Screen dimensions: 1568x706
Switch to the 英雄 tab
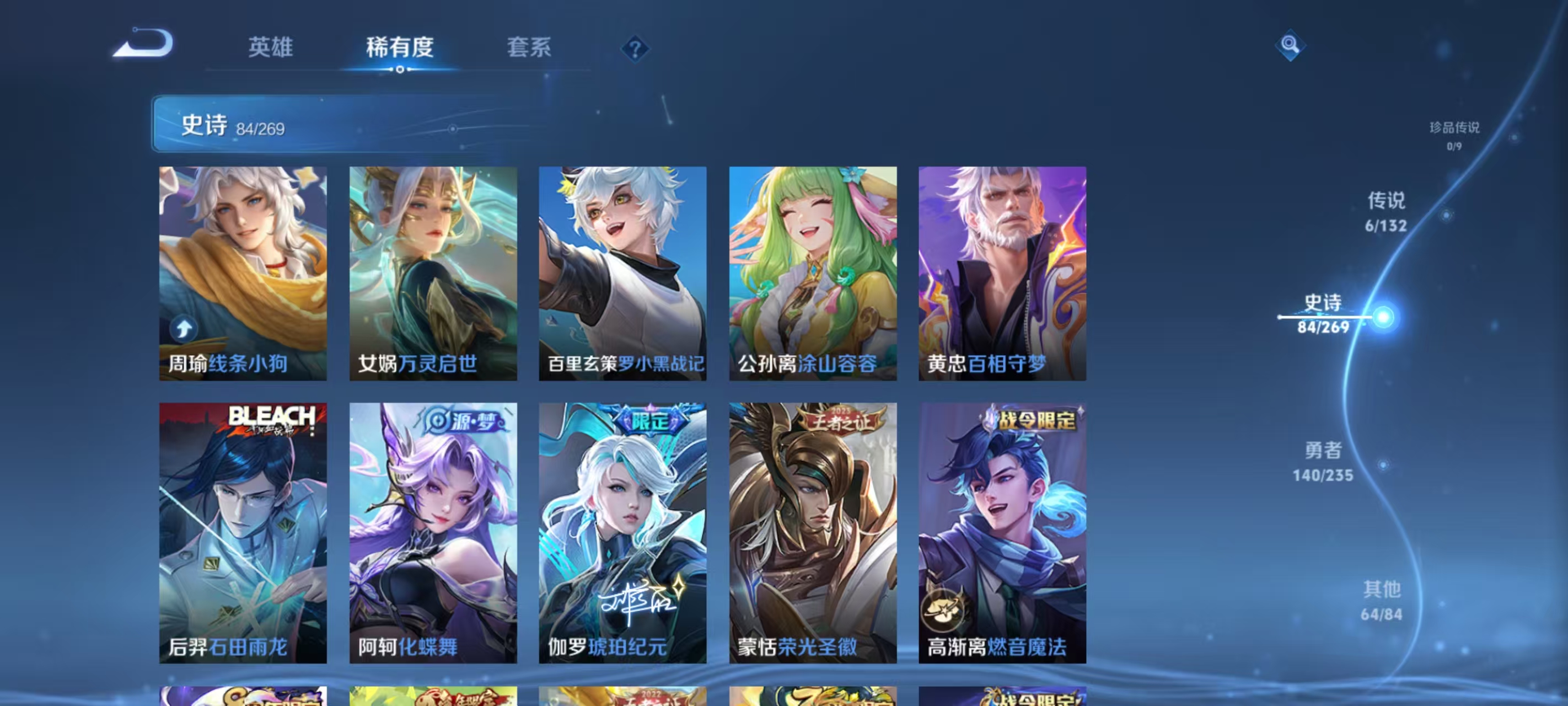(271, 48)
